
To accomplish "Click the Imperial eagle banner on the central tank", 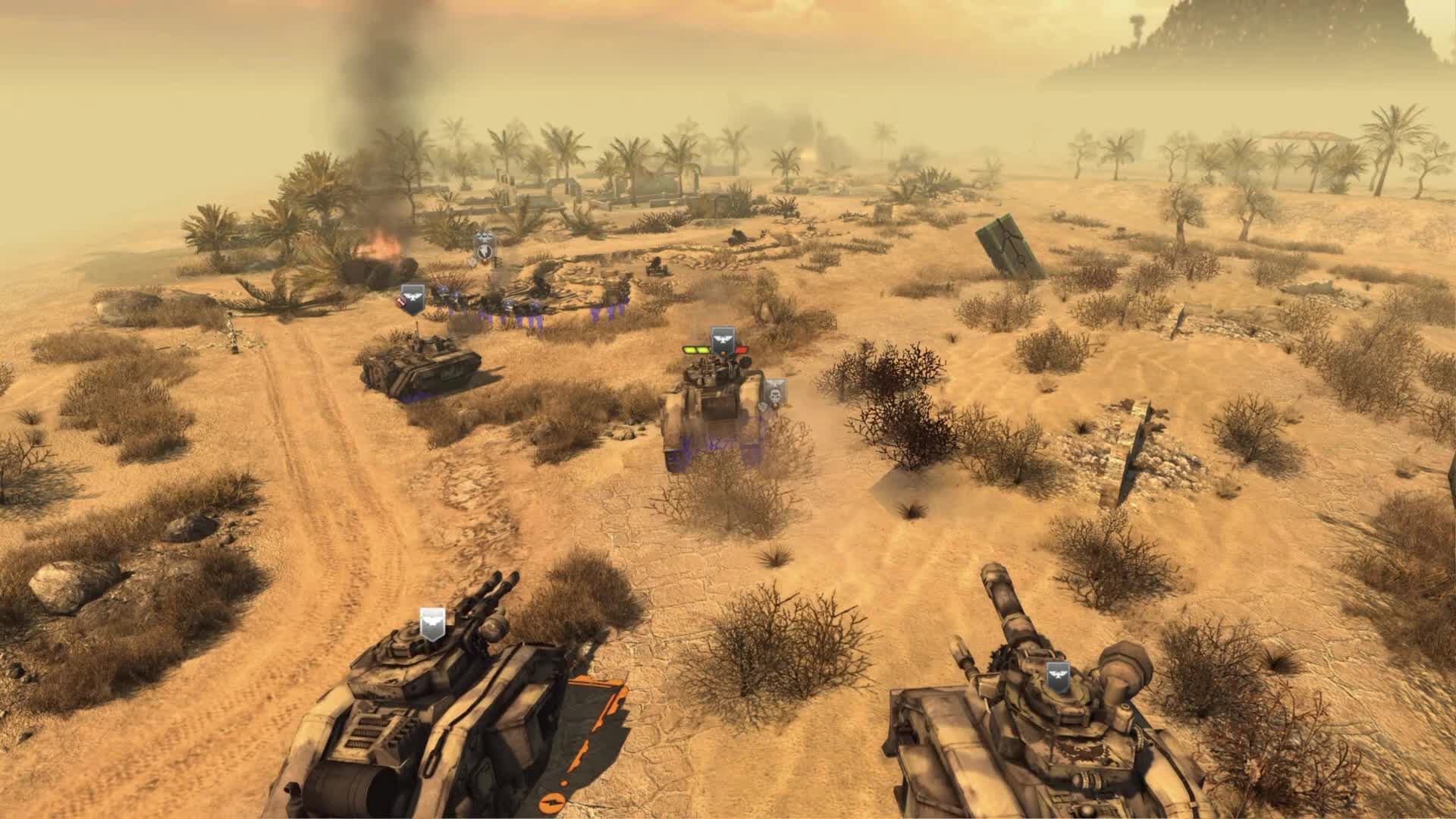I will [722, 340].
